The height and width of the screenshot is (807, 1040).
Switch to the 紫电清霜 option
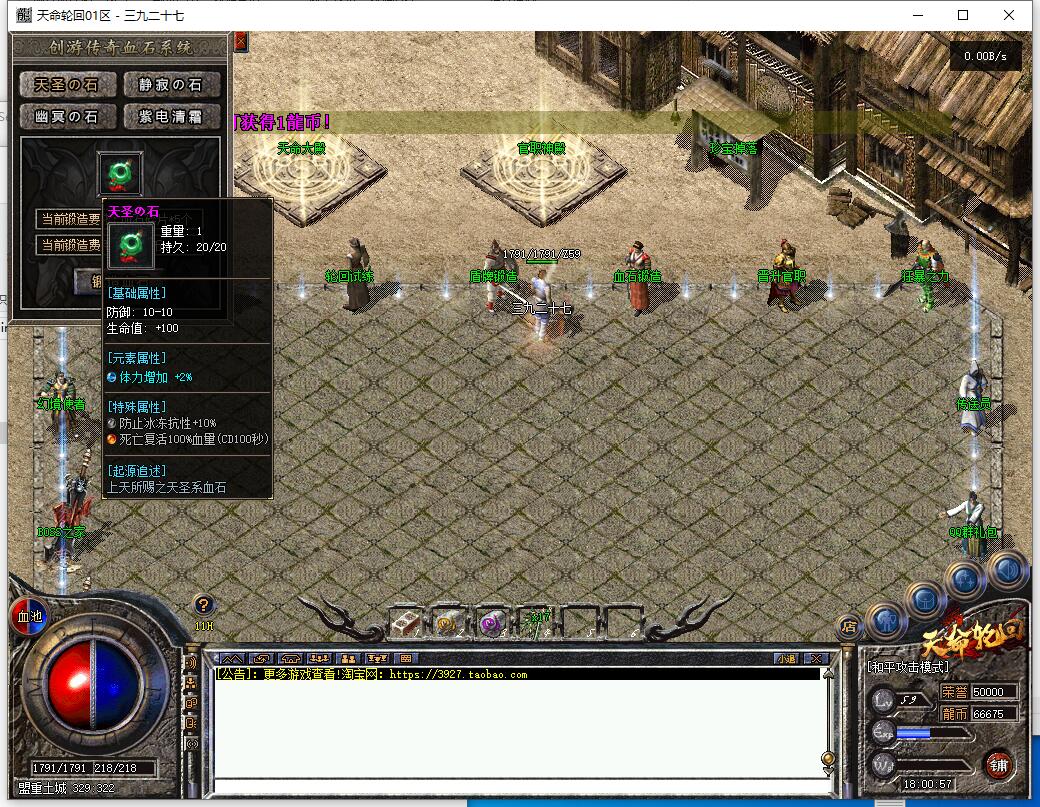(x=170, y=117)
